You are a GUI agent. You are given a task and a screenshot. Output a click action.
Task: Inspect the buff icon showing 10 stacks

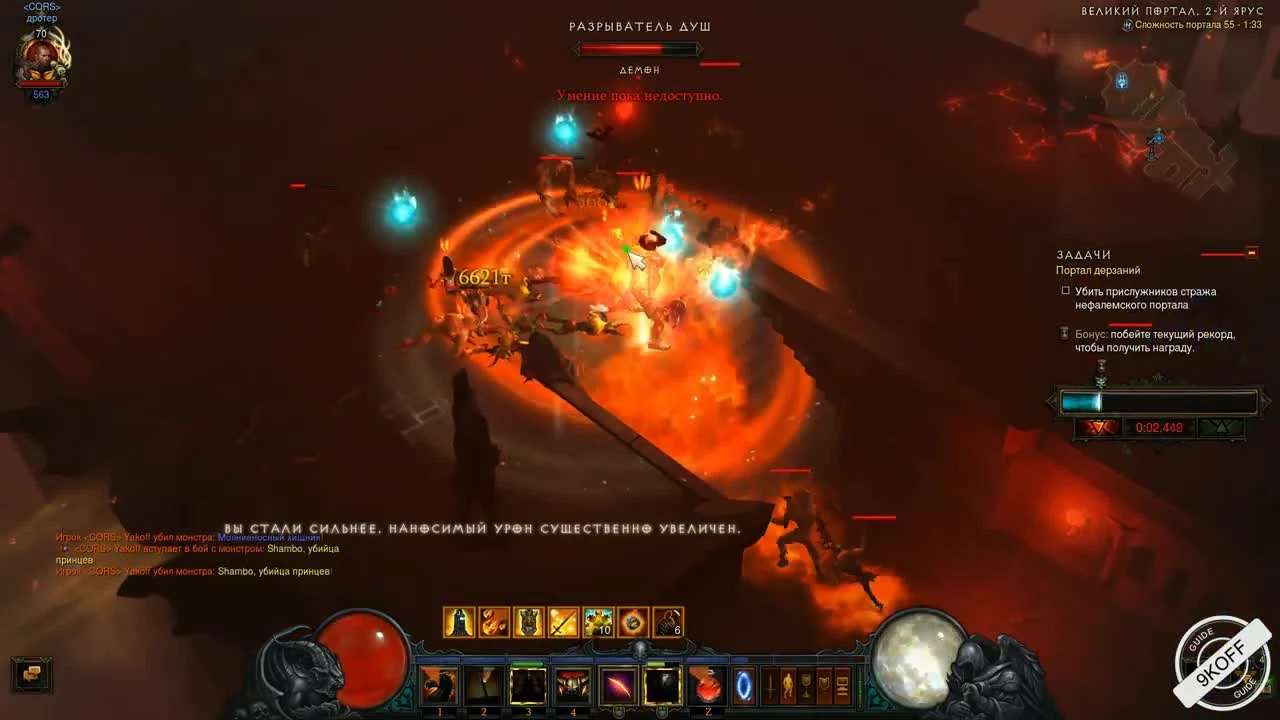pyautogui.click(x=598, y=622)
